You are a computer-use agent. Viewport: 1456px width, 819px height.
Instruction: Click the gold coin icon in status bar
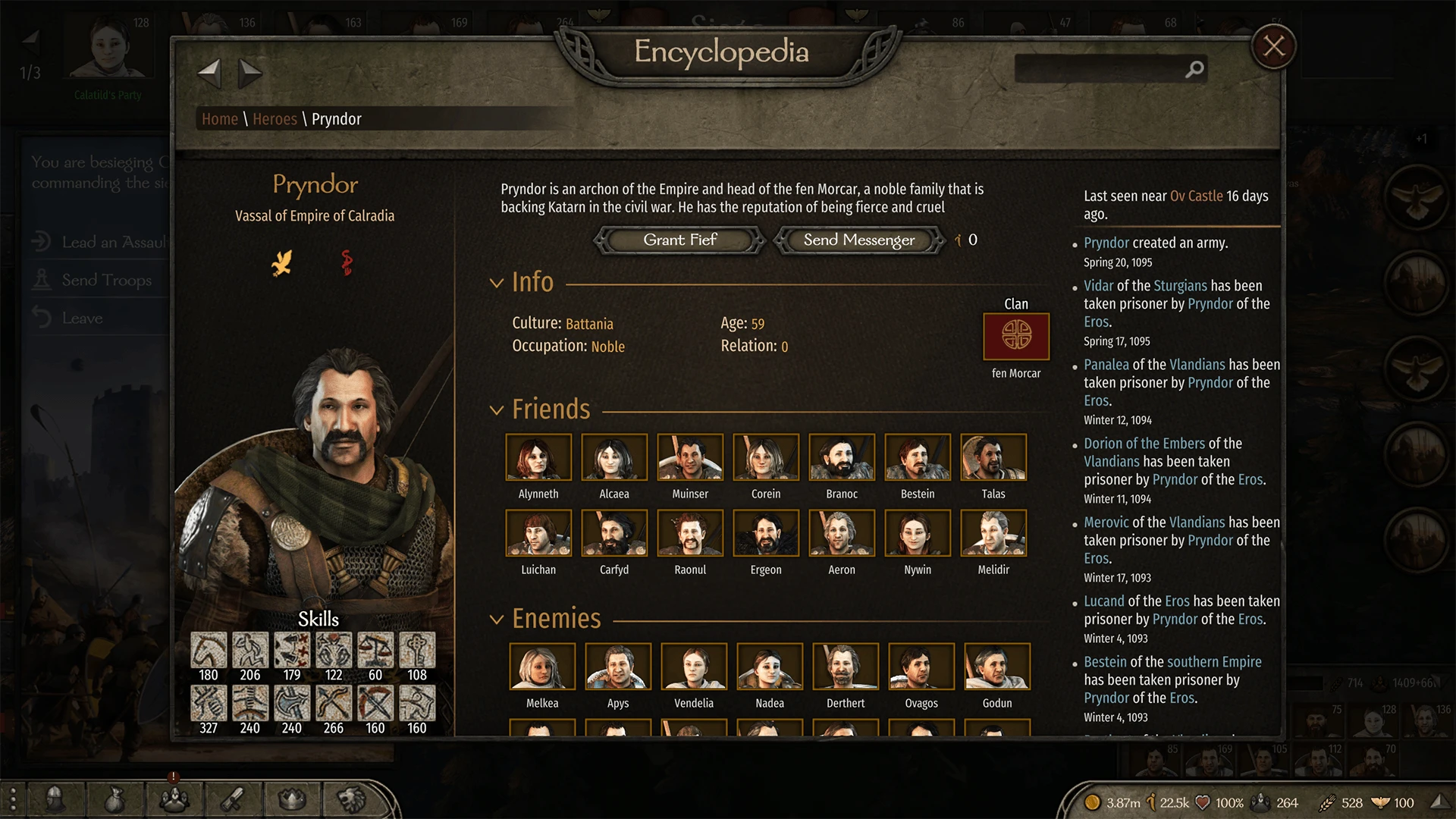tap(1094, 802)
